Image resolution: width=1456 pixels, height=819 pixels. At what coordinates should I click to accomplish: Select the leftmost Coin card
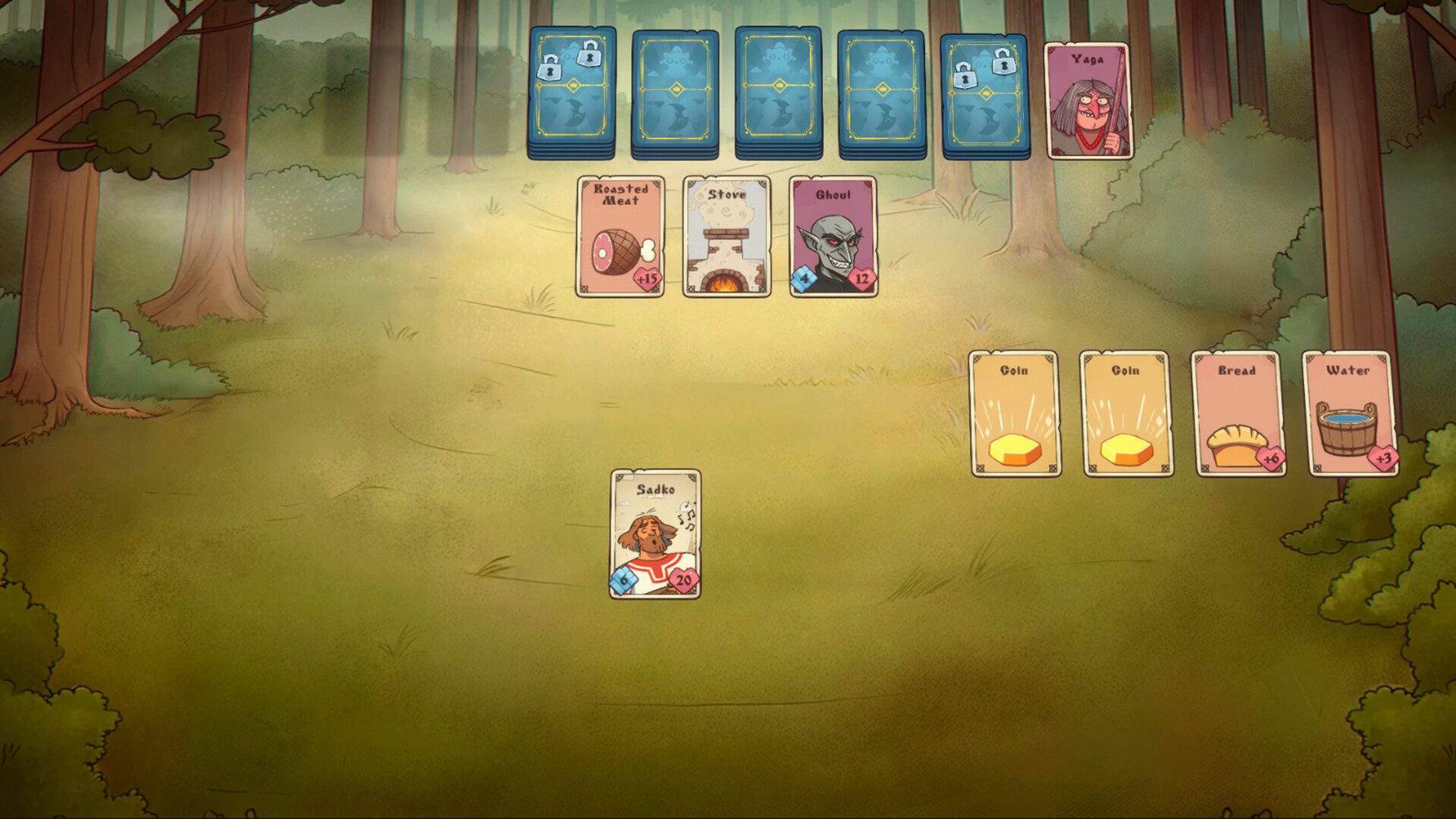1015,413
